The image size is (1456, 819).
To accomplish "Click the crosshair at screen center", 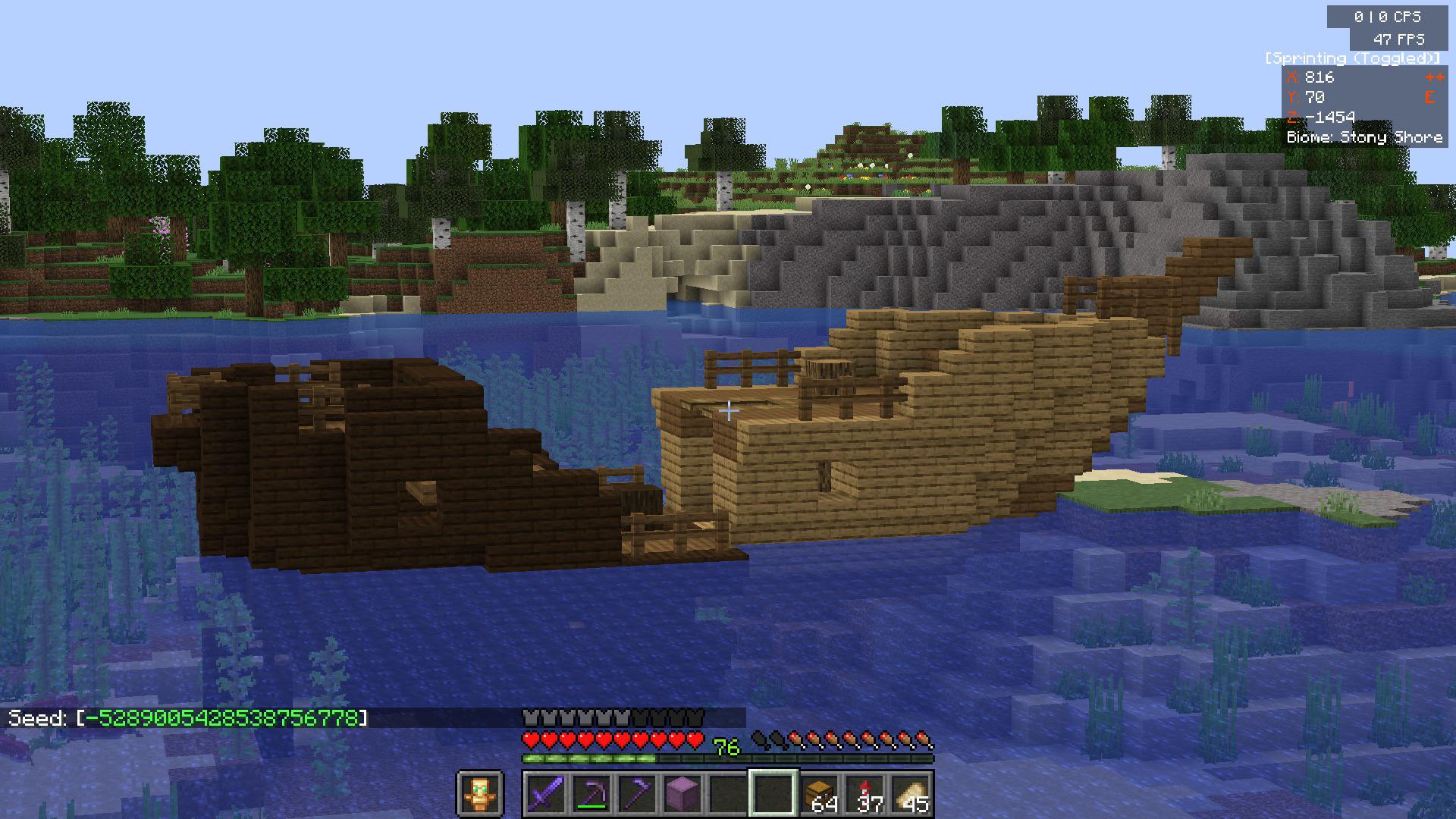I will point(728,409).
